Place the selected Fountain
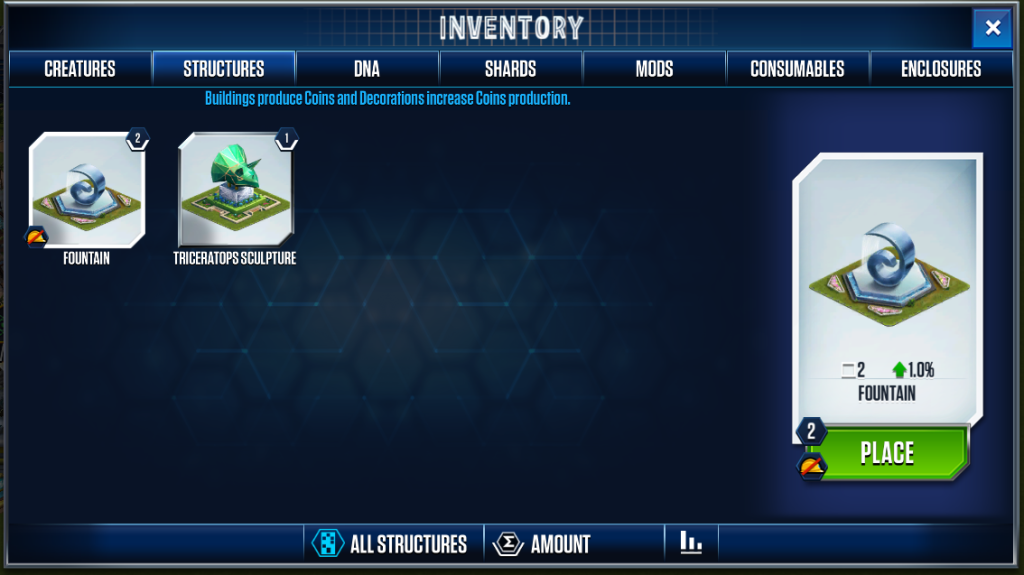1024x575 pixels. pyautogui.click(x=886, y=453)
